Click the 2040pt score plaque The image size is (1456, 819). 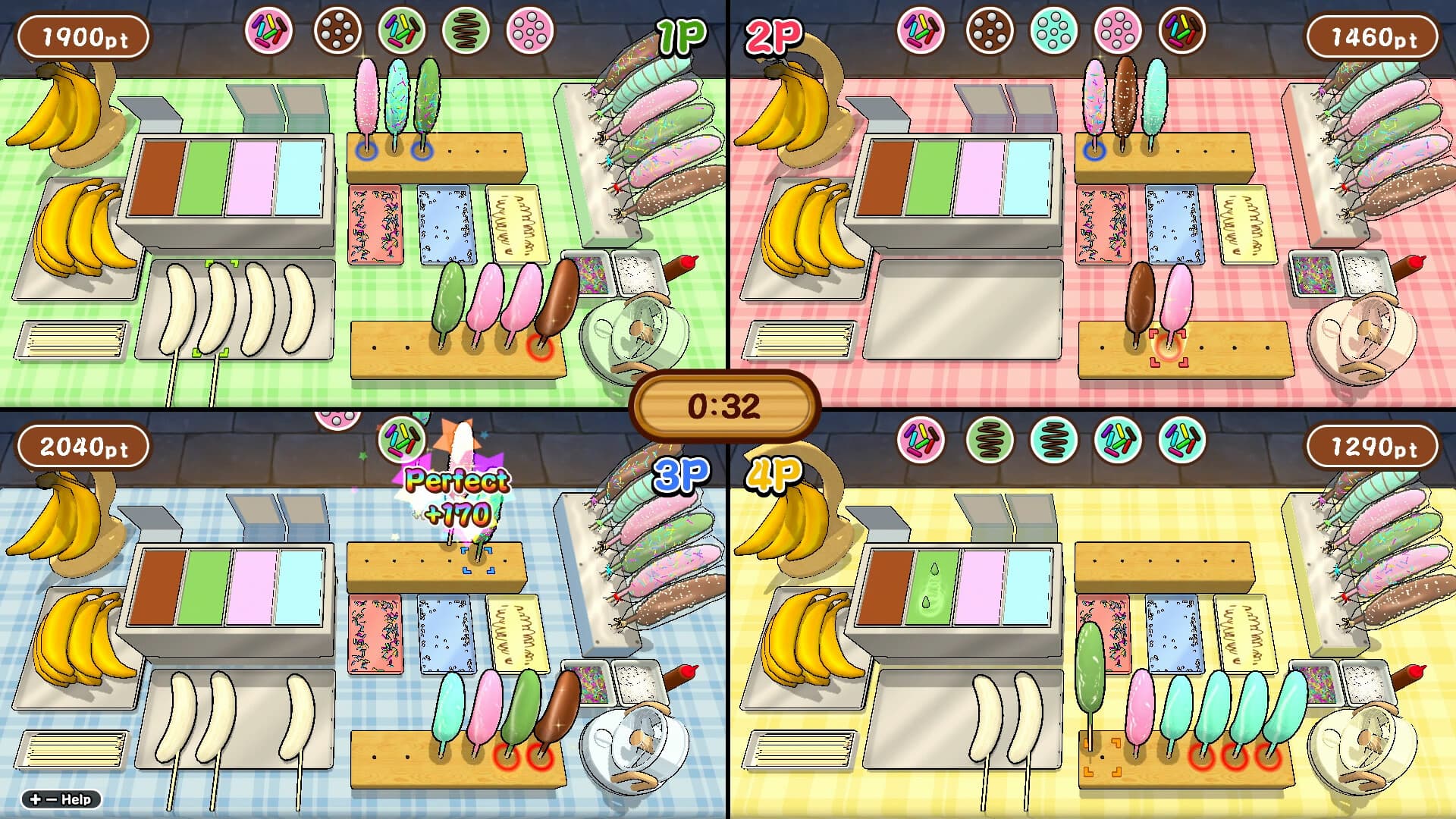point(83,447)
